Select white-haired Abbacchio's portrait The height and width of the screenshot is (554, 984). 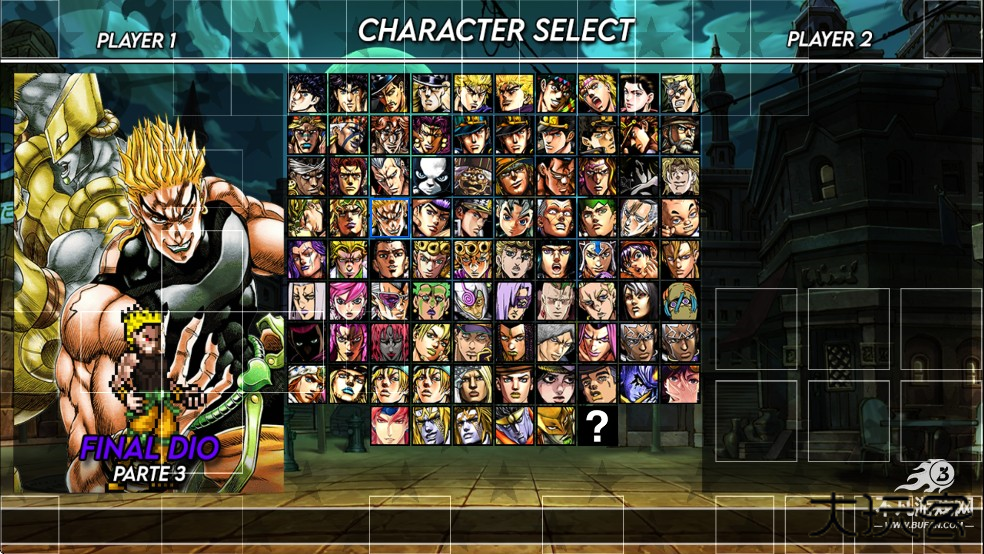306,301
